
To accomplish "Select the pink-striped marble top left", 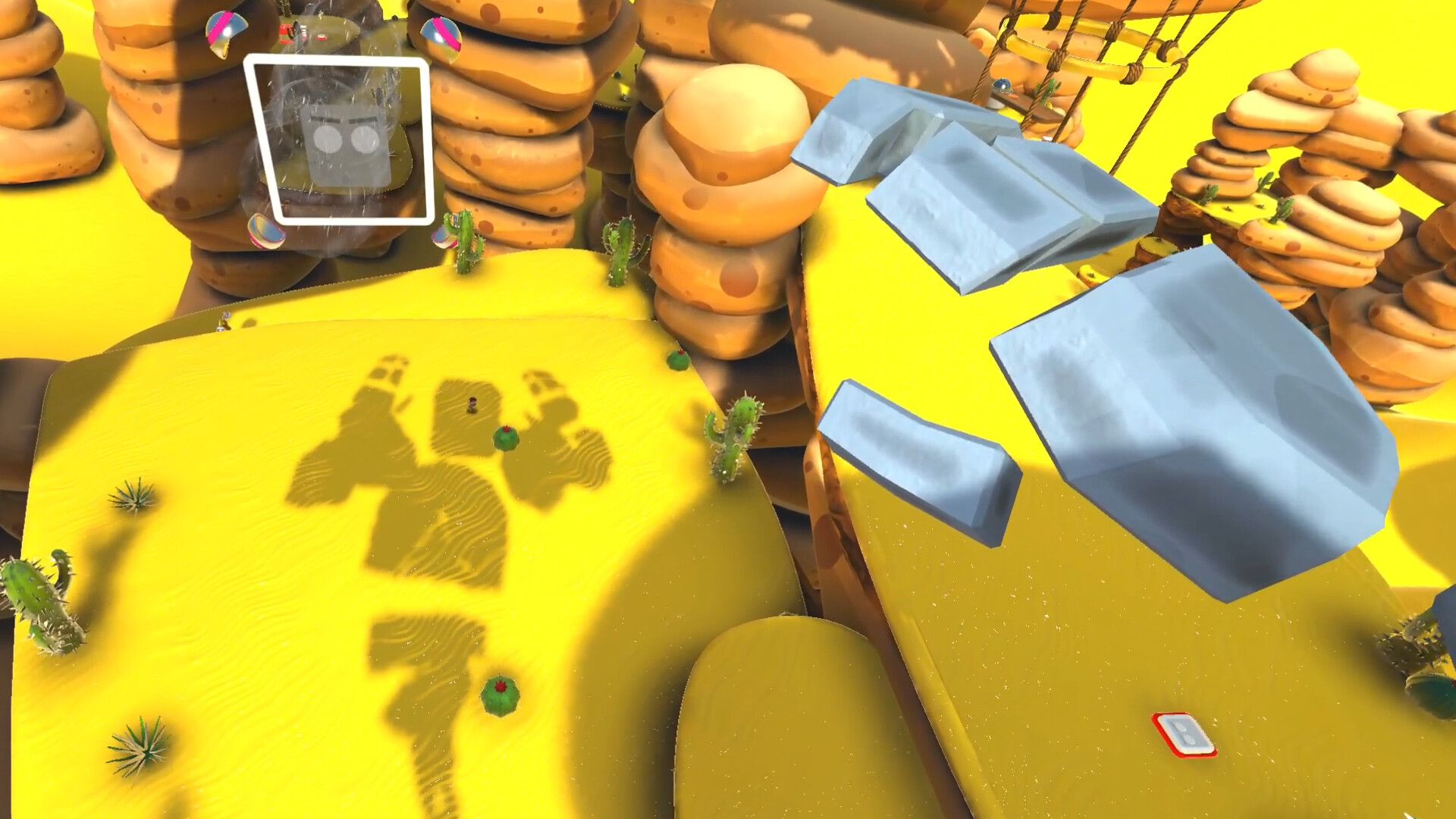I will 224,32.
